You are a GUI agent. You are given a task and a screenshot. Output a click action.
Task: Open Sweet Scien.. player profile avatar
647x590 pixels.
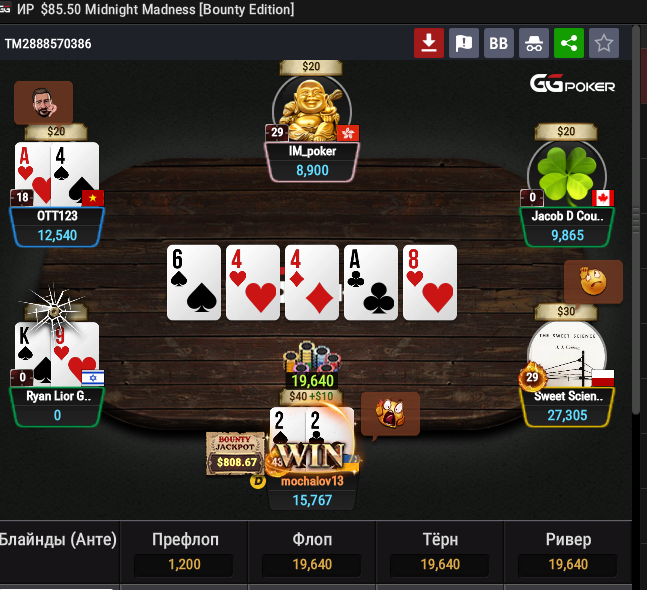coord(566,354)
